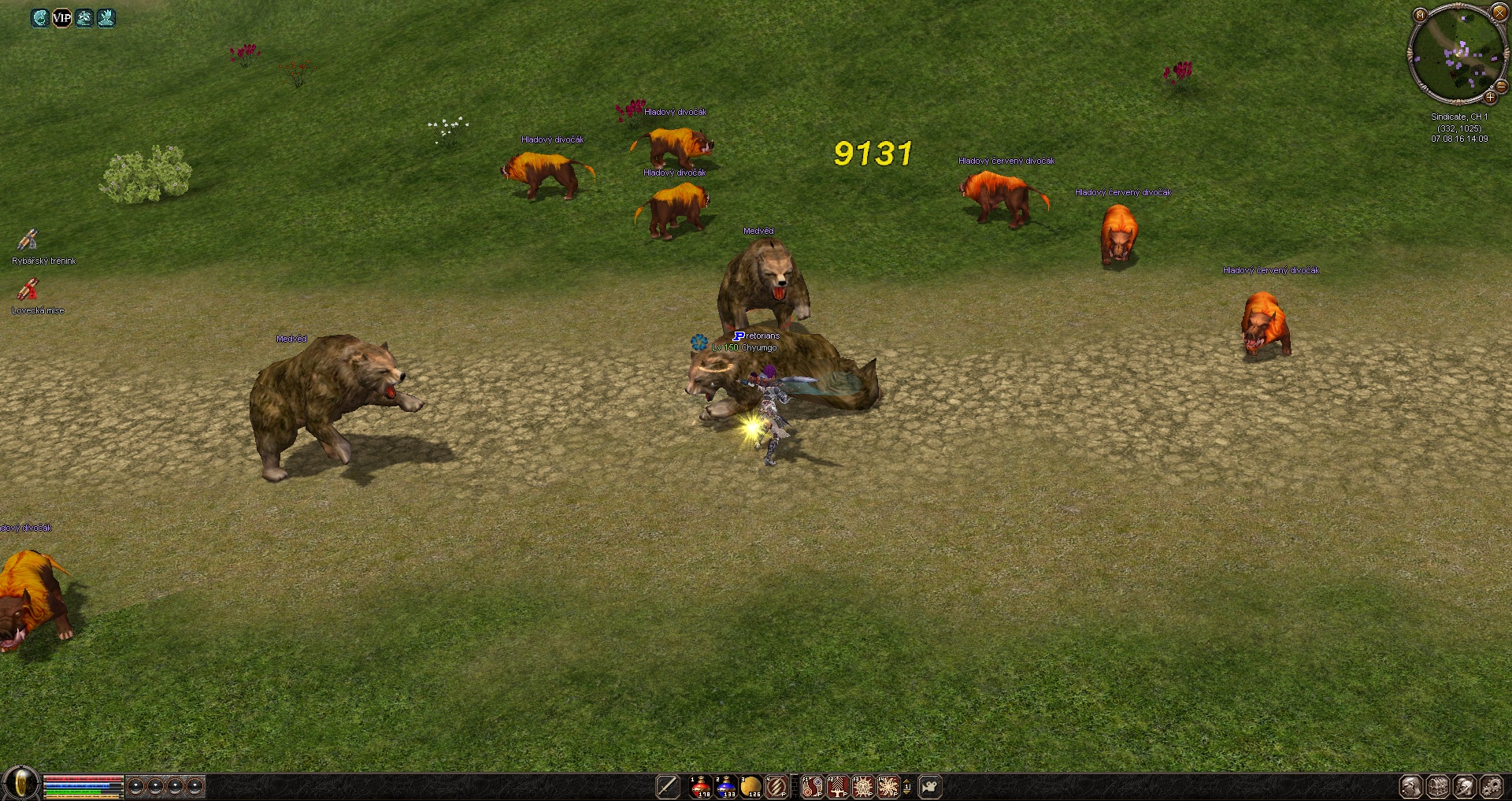Open the Rybářský trénink quest scroll
The height and width of the screenshot is (801, 1512).
(28, 240)
